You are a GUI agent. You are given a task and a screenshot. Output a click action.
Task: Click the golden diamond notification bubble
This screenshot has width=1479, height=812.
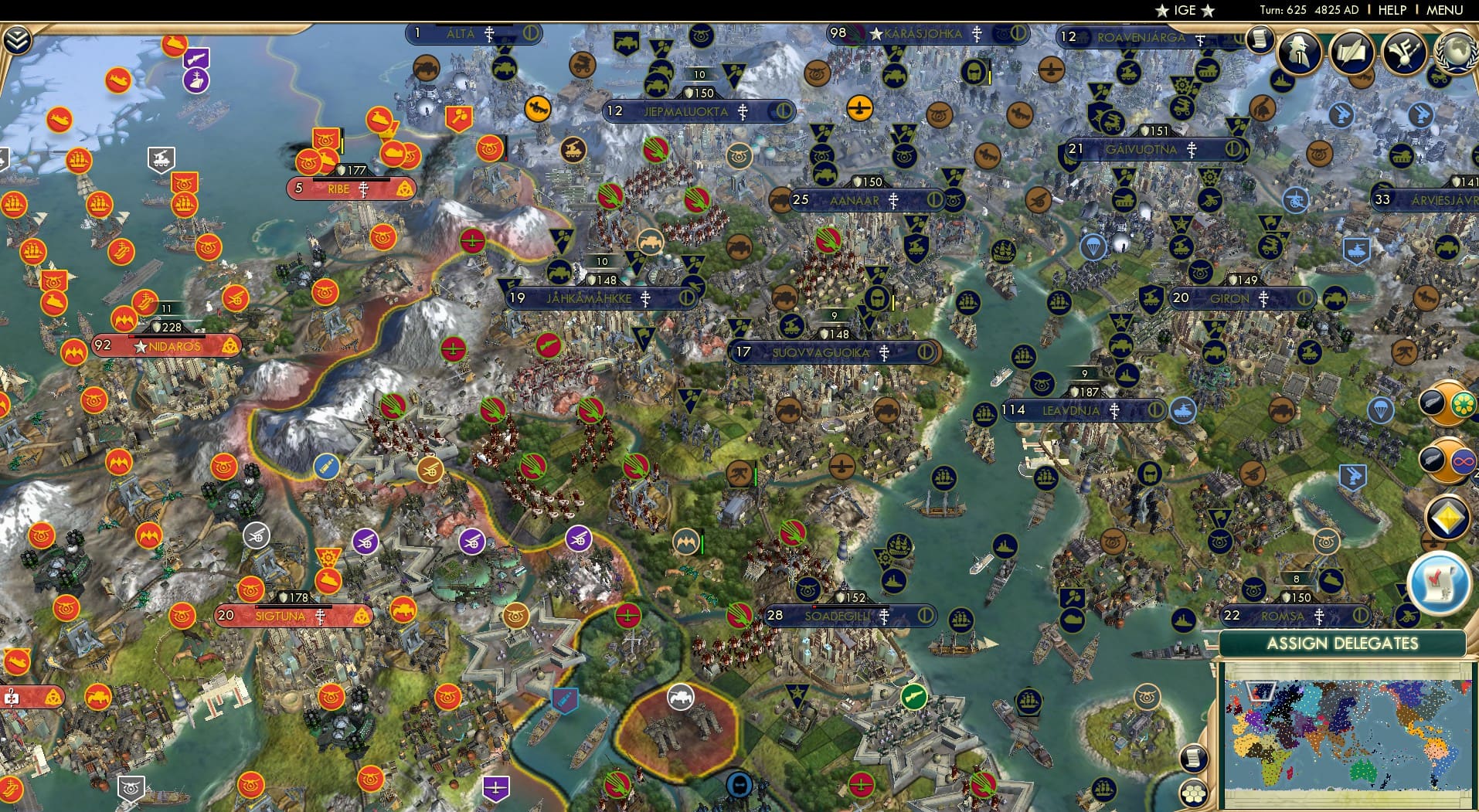click(1447, 516)
